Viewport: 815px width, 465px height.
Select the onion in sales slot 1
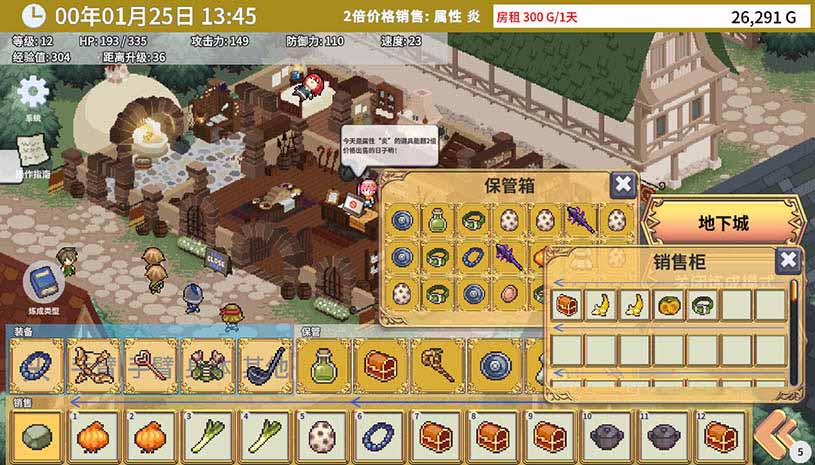[93, 436]
